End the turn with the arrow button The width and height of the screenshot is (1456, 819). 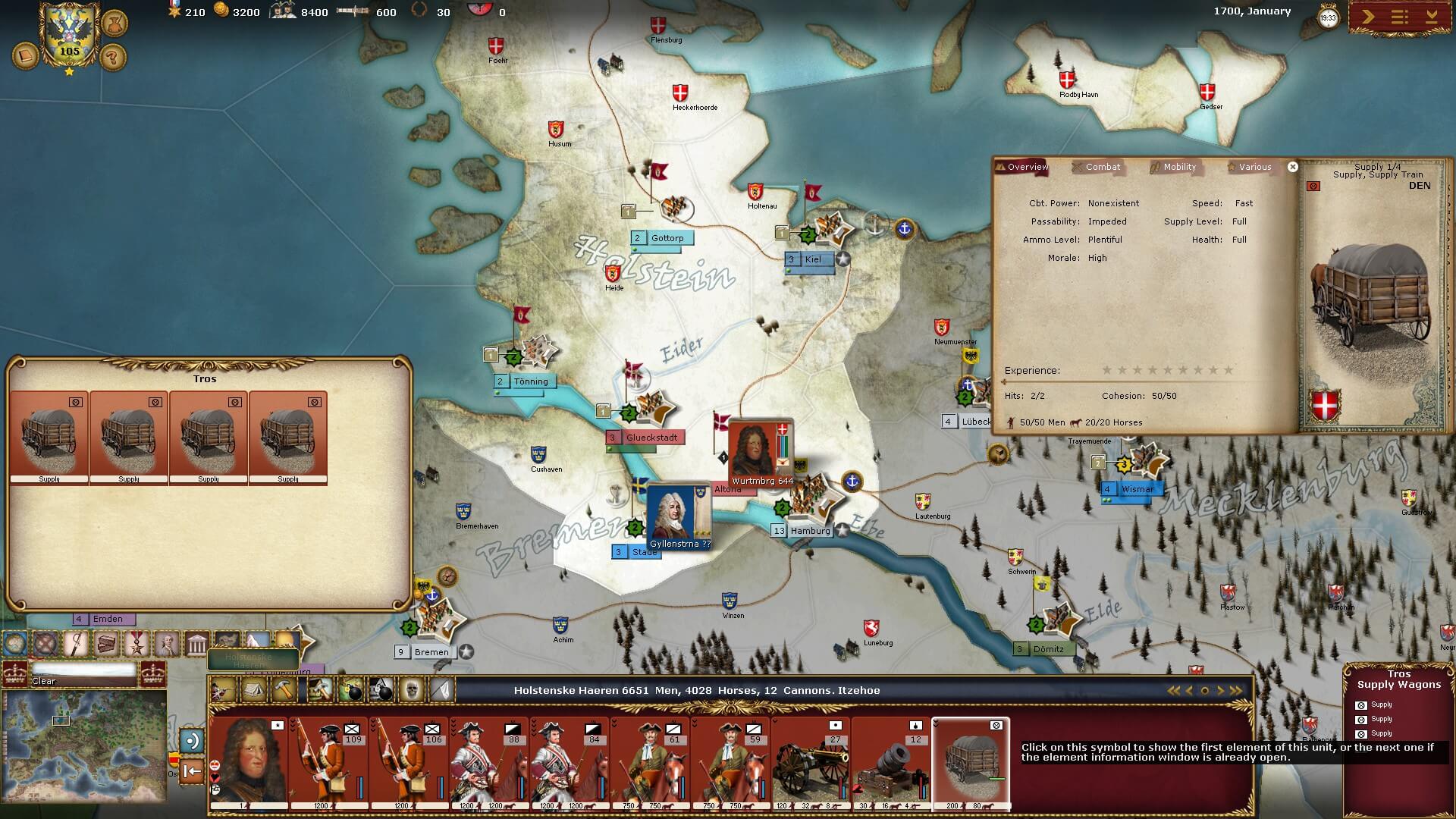pos(1367,17)
